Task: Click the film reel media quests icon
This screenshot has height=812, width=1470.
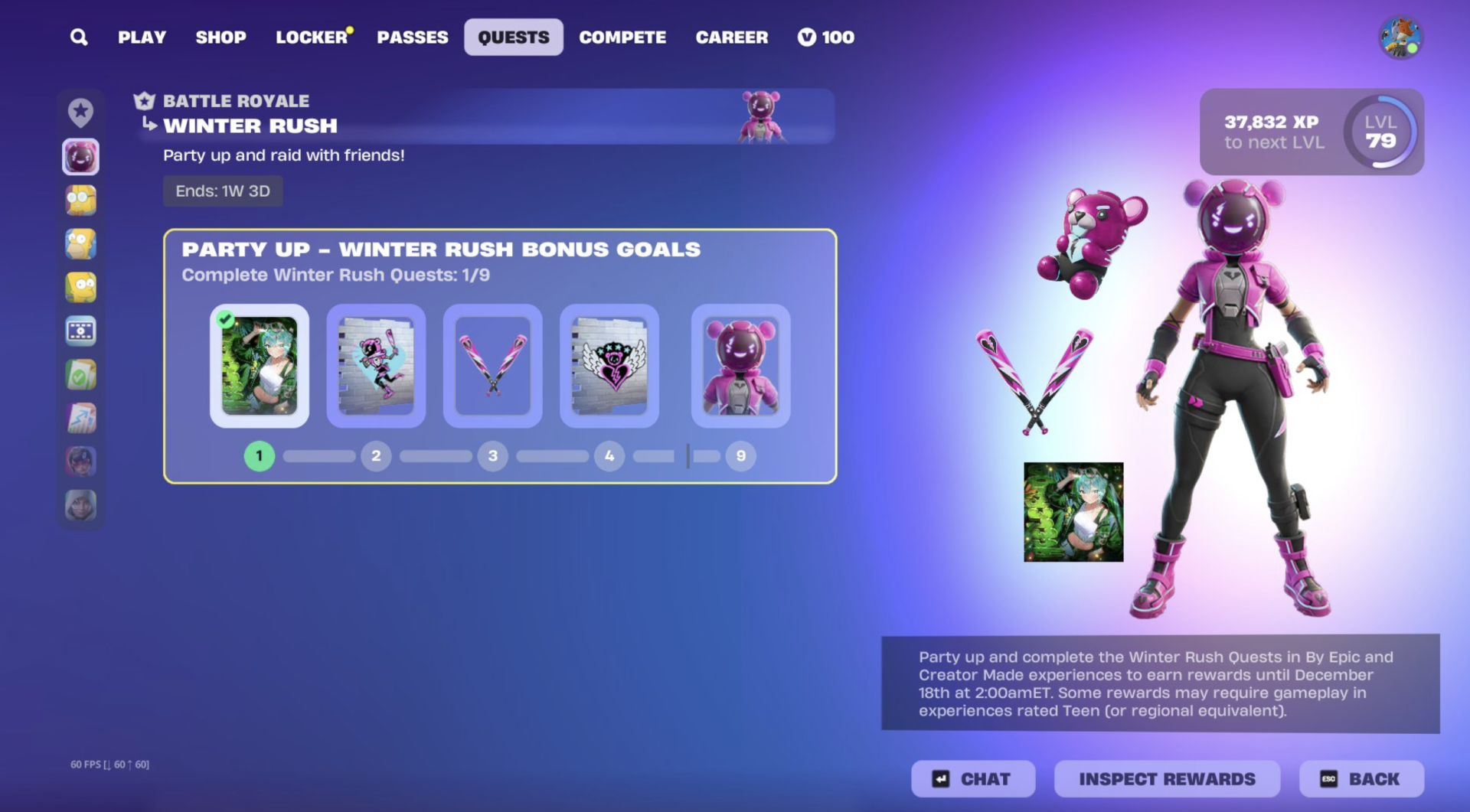Action: pos(80,331)
